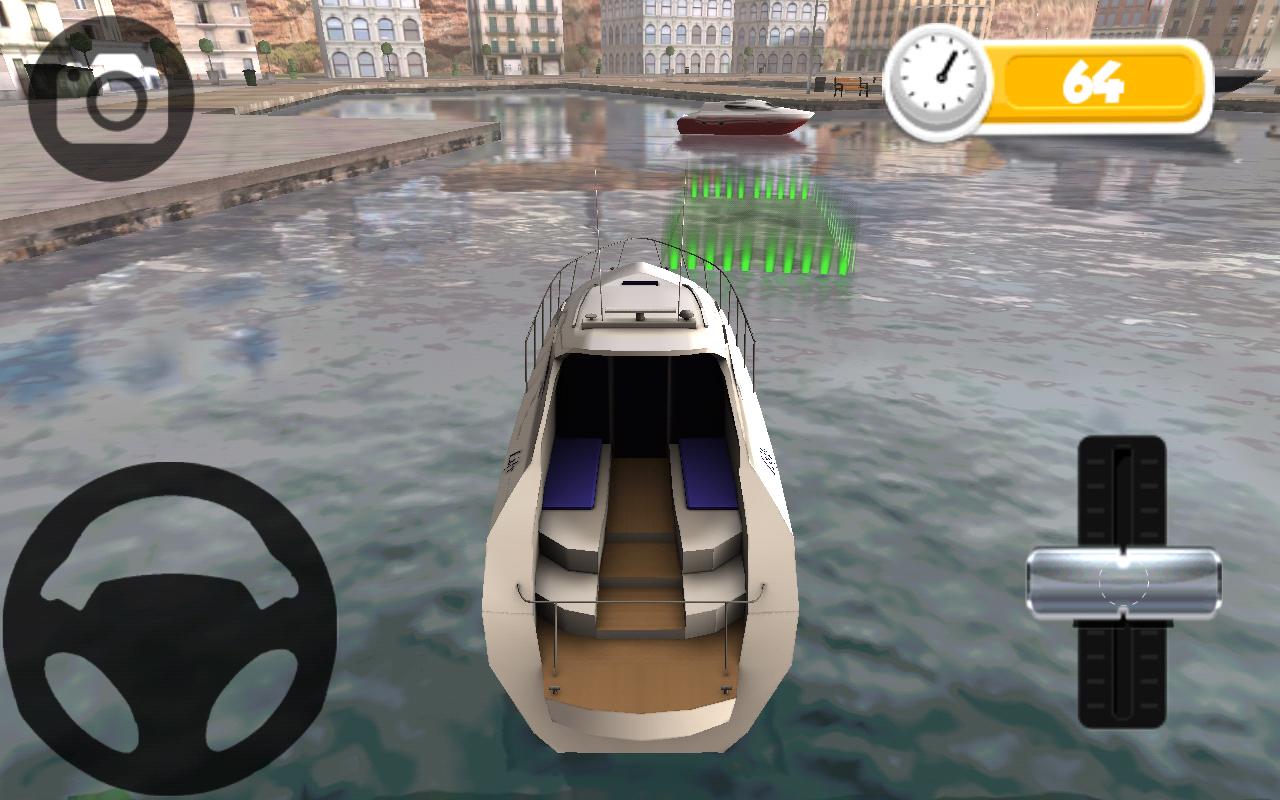Click the bench on the far dock

[848, 87]
